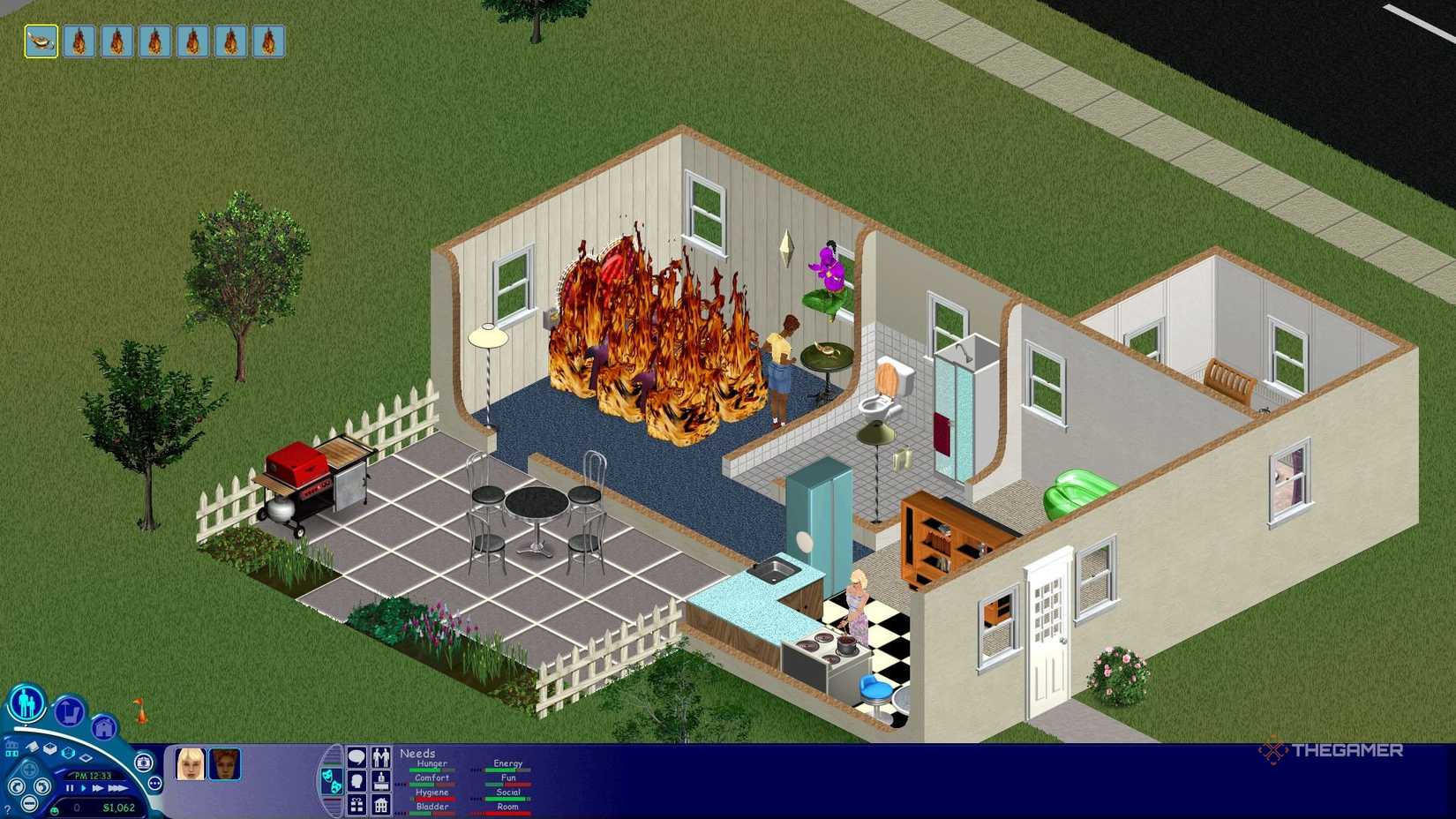
Task: Open the Relationships speech bubble panel
Action: tap(381, 757)
